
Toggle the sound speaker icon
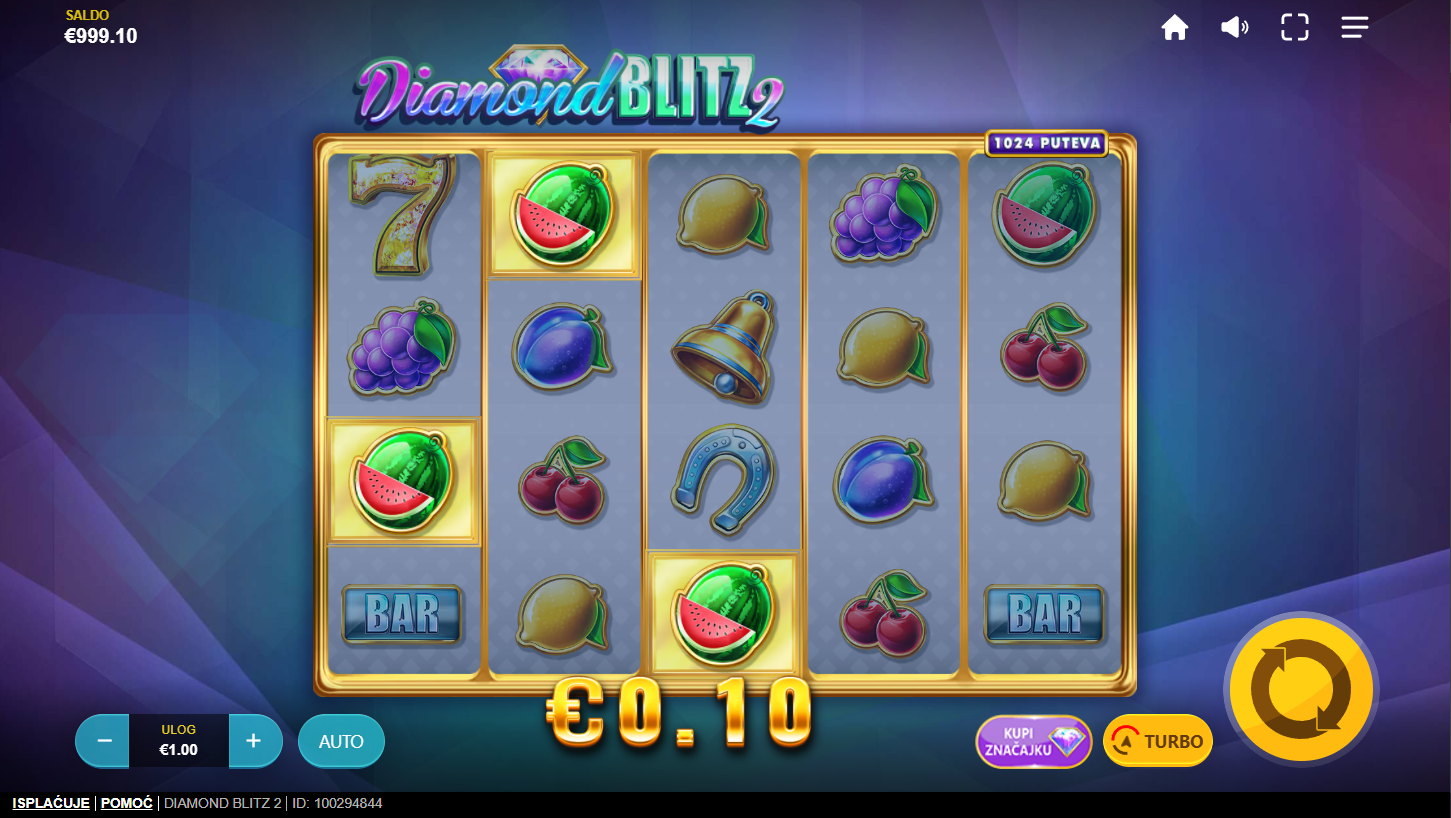1234,28
